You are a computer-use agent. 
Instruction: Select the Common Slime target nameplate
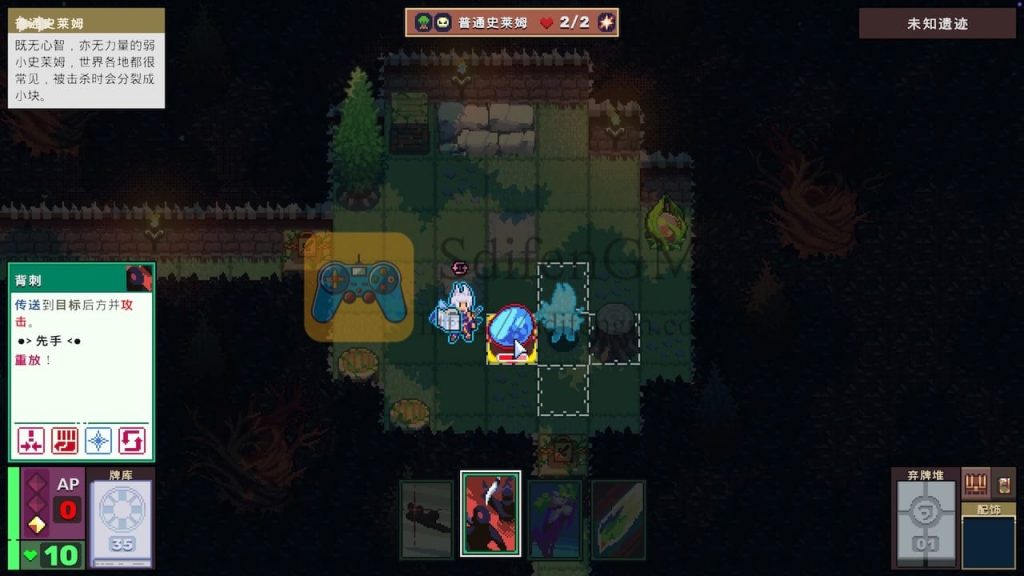tap(512, 22)
